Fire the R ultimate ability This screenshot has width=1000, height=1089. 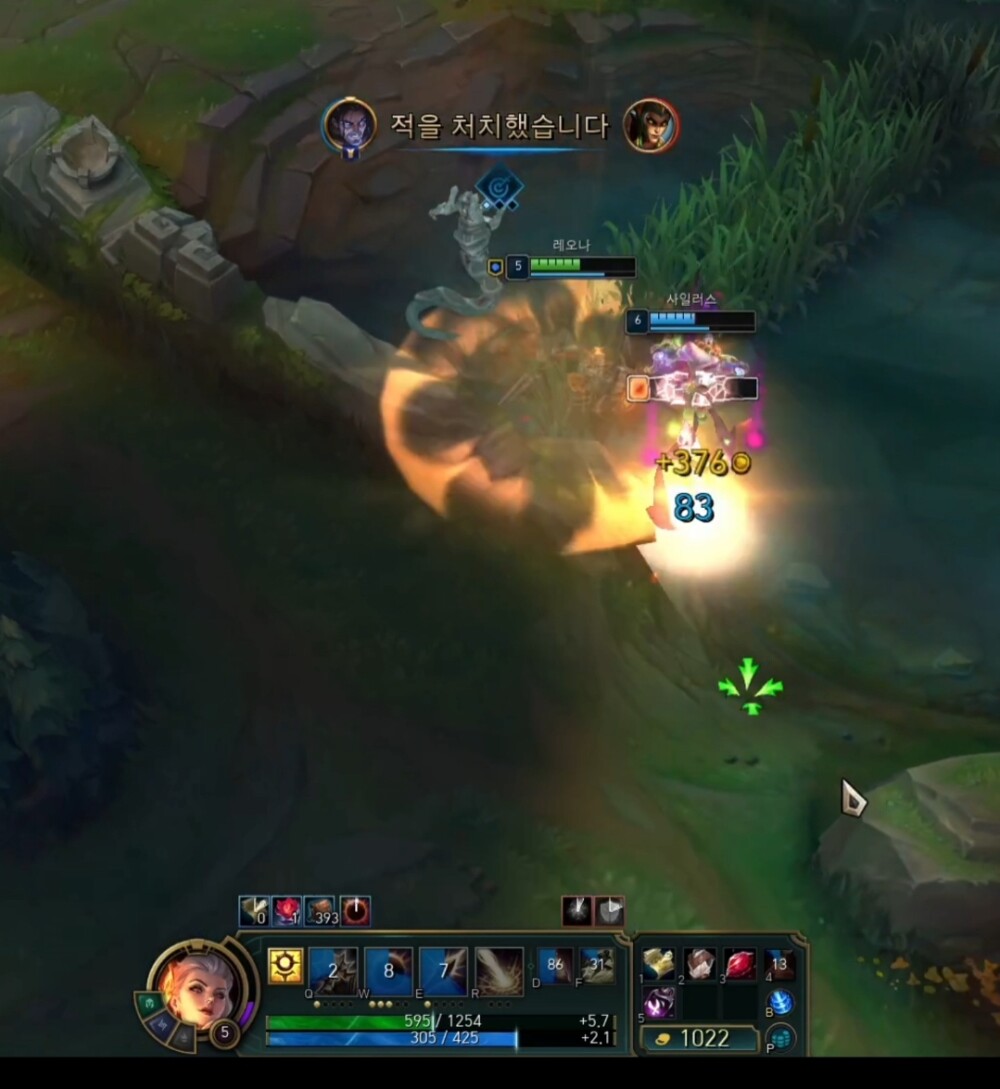pos(499,970)
